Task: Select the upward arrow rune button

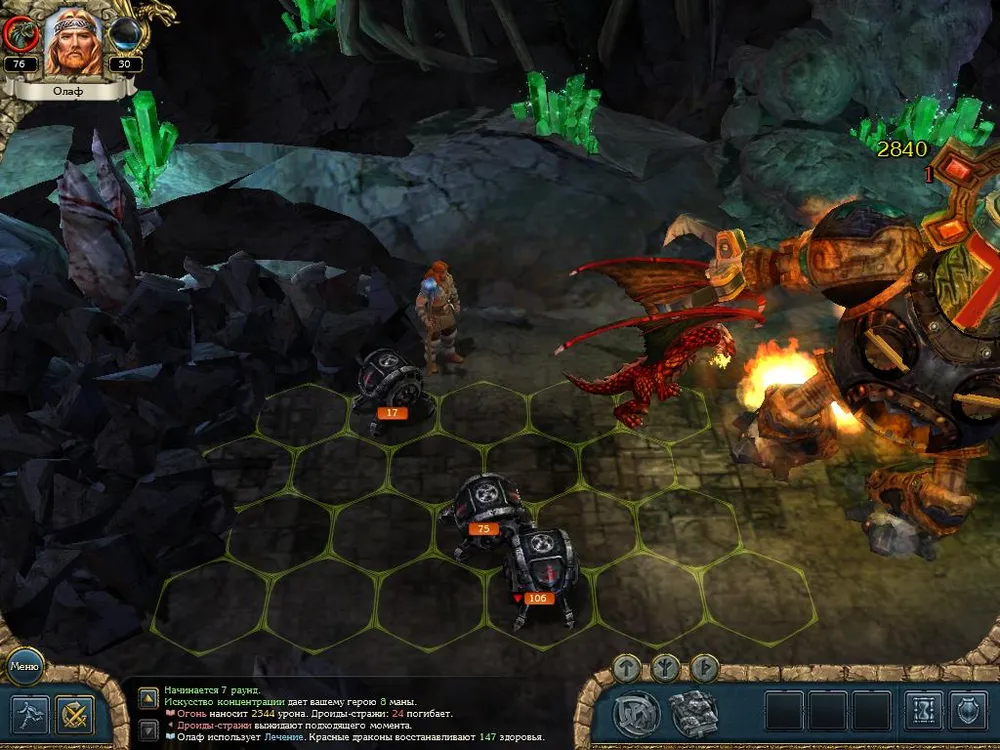Action: pos(627,667)
